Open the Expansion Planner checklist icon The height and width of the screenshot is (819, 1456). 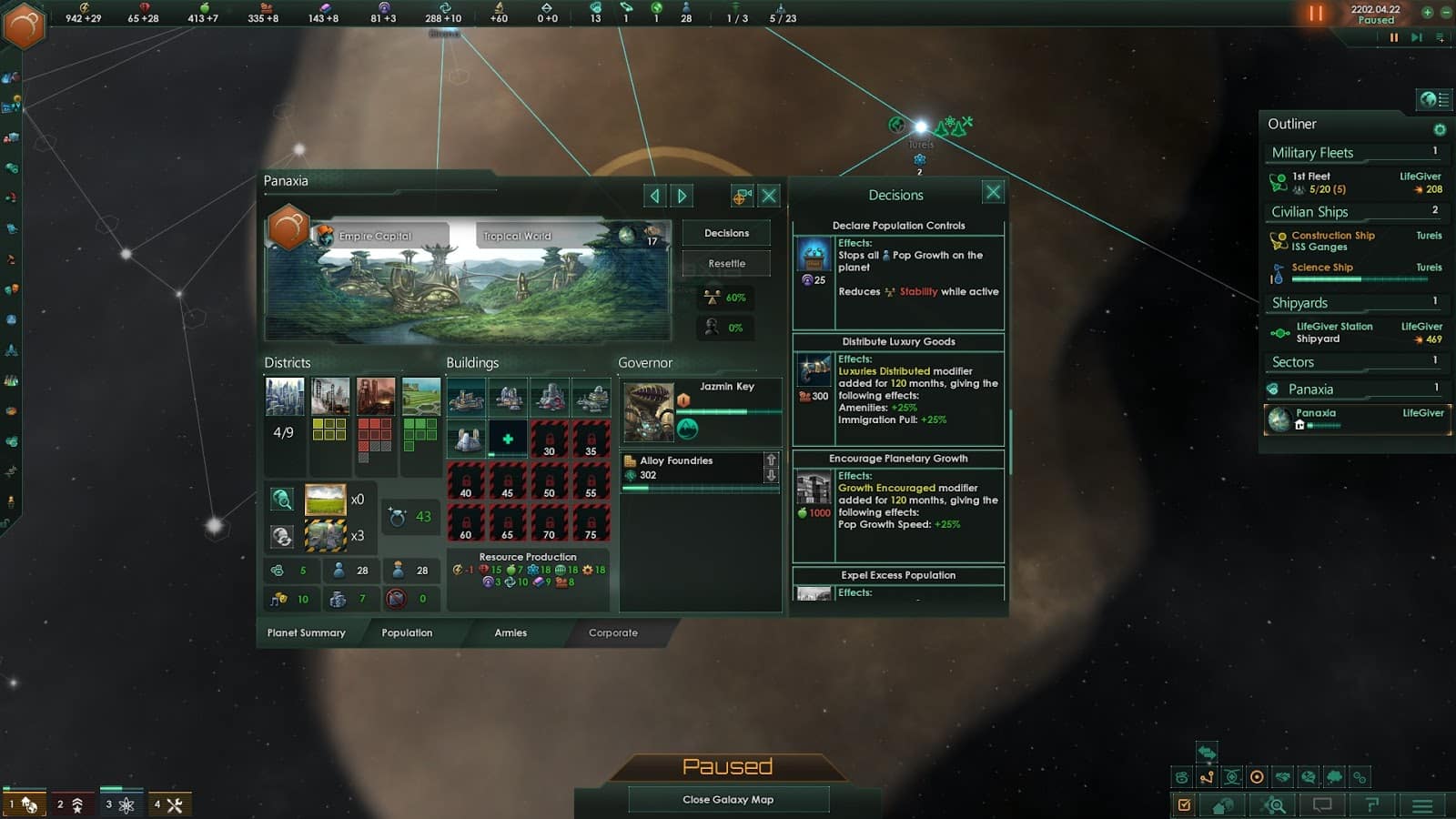coord(1184,806)
